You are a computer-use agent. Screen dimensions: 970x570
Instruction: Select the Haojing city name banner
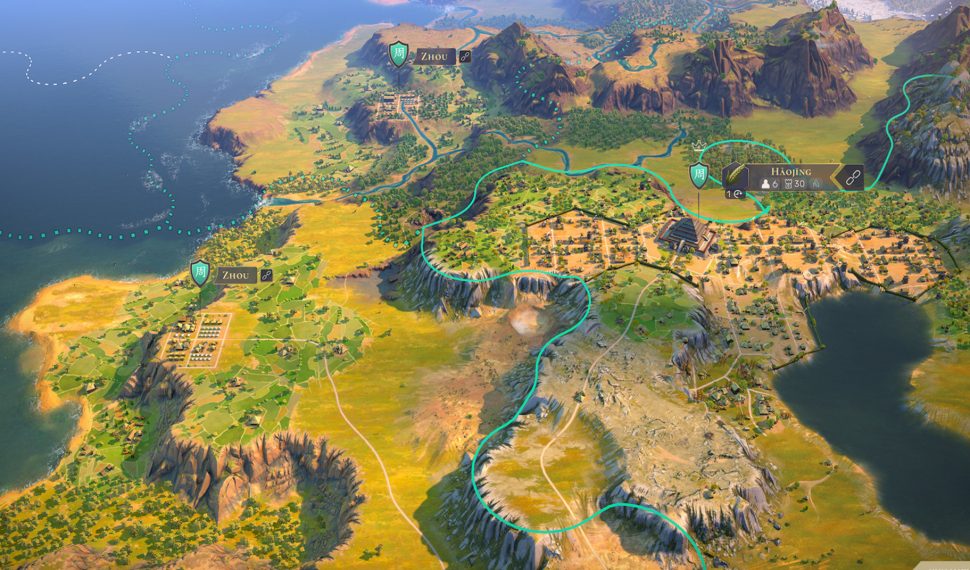pos(790,171)
